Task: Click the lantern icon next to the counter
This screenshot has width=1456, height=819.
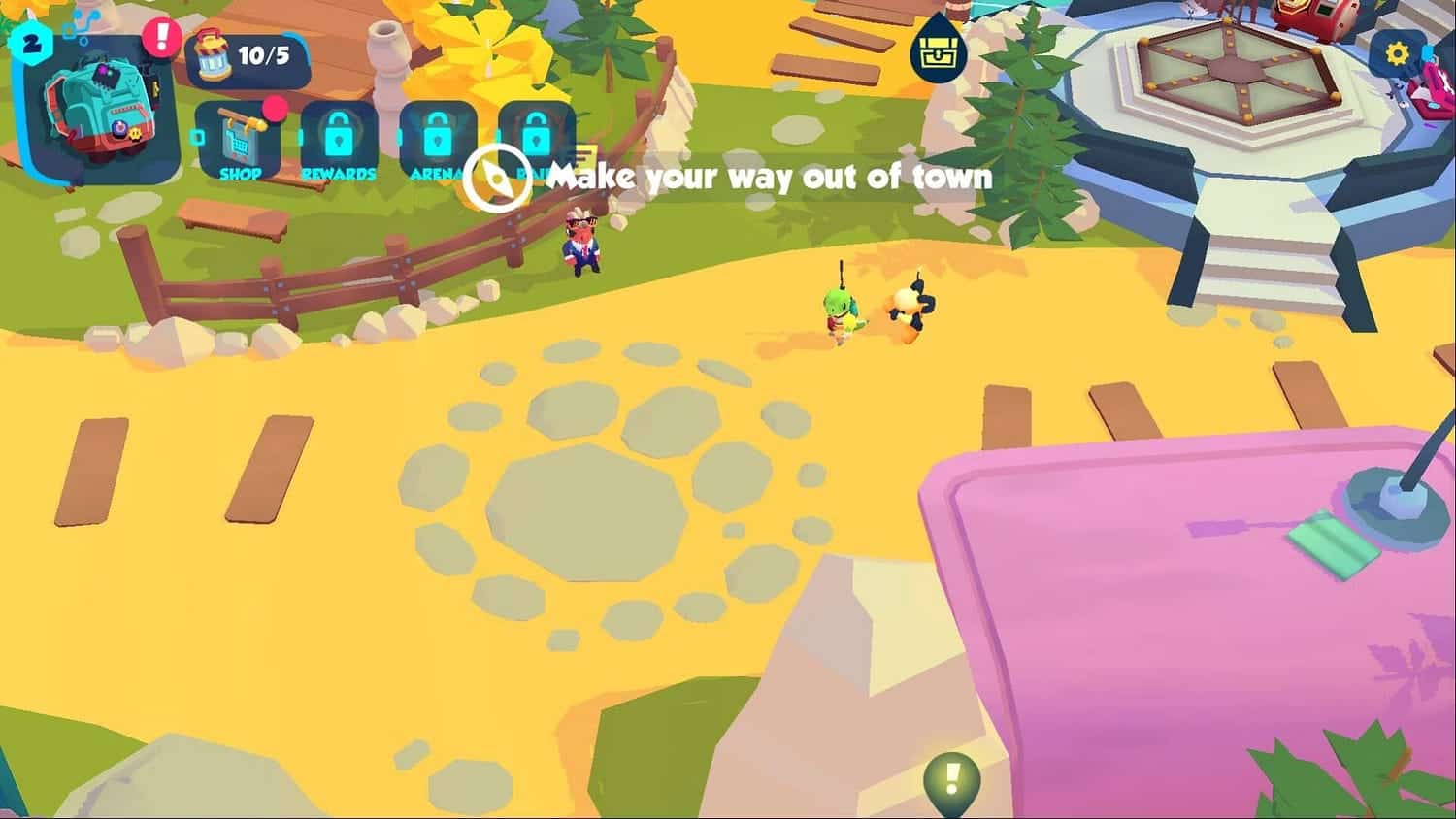Action: coord(212,56)
